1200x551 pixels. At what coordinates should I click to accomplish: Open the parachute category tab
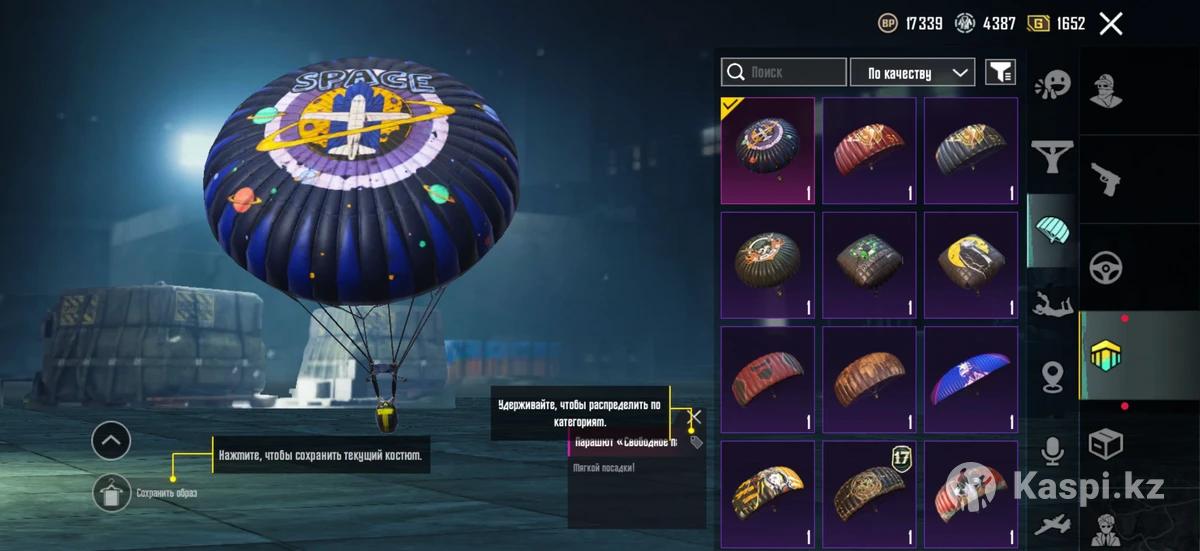point(1052,229)
